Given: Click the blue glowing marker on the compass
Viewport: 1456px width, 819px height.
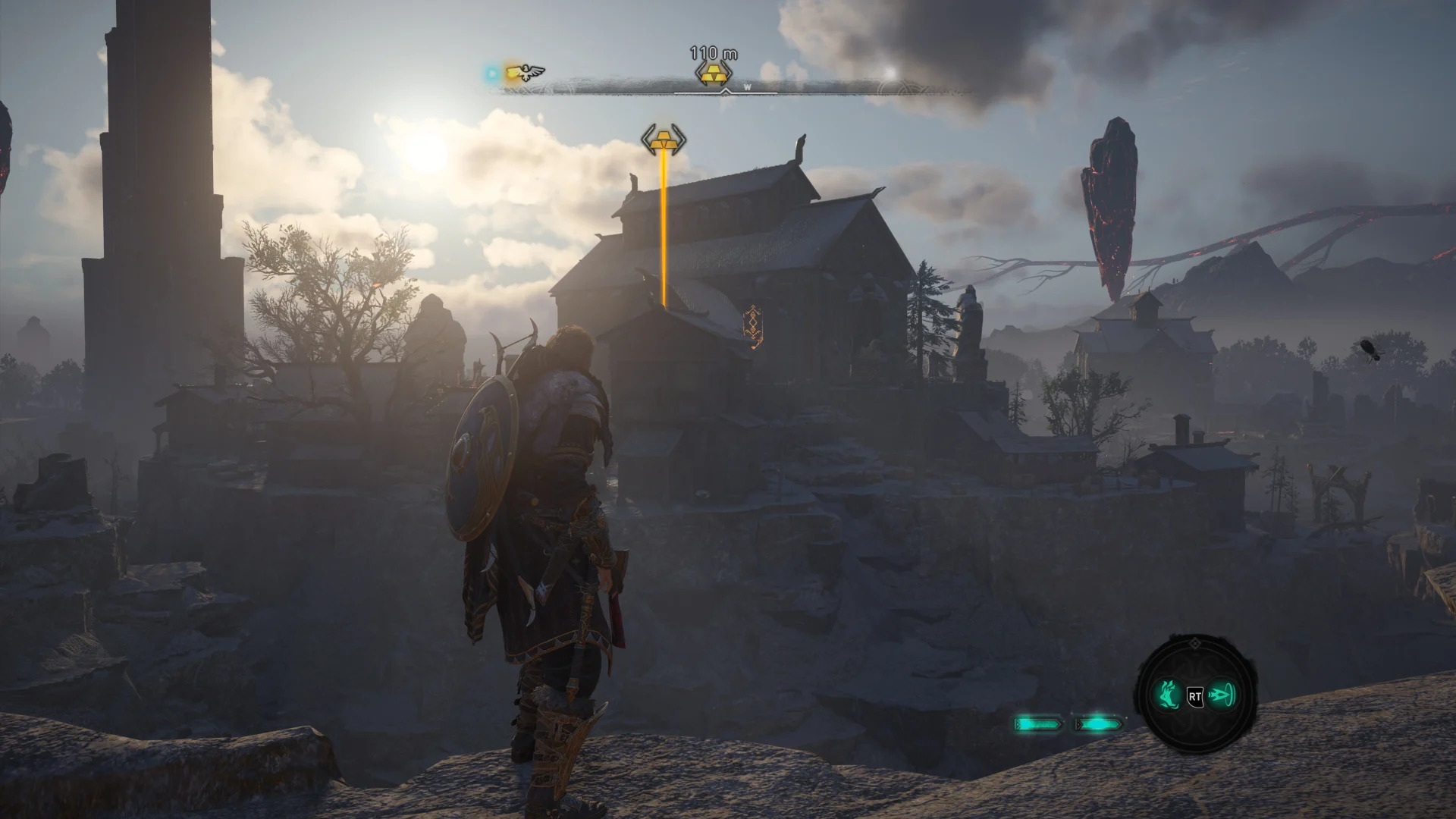Looking at the screenshot, I should 493,74.
